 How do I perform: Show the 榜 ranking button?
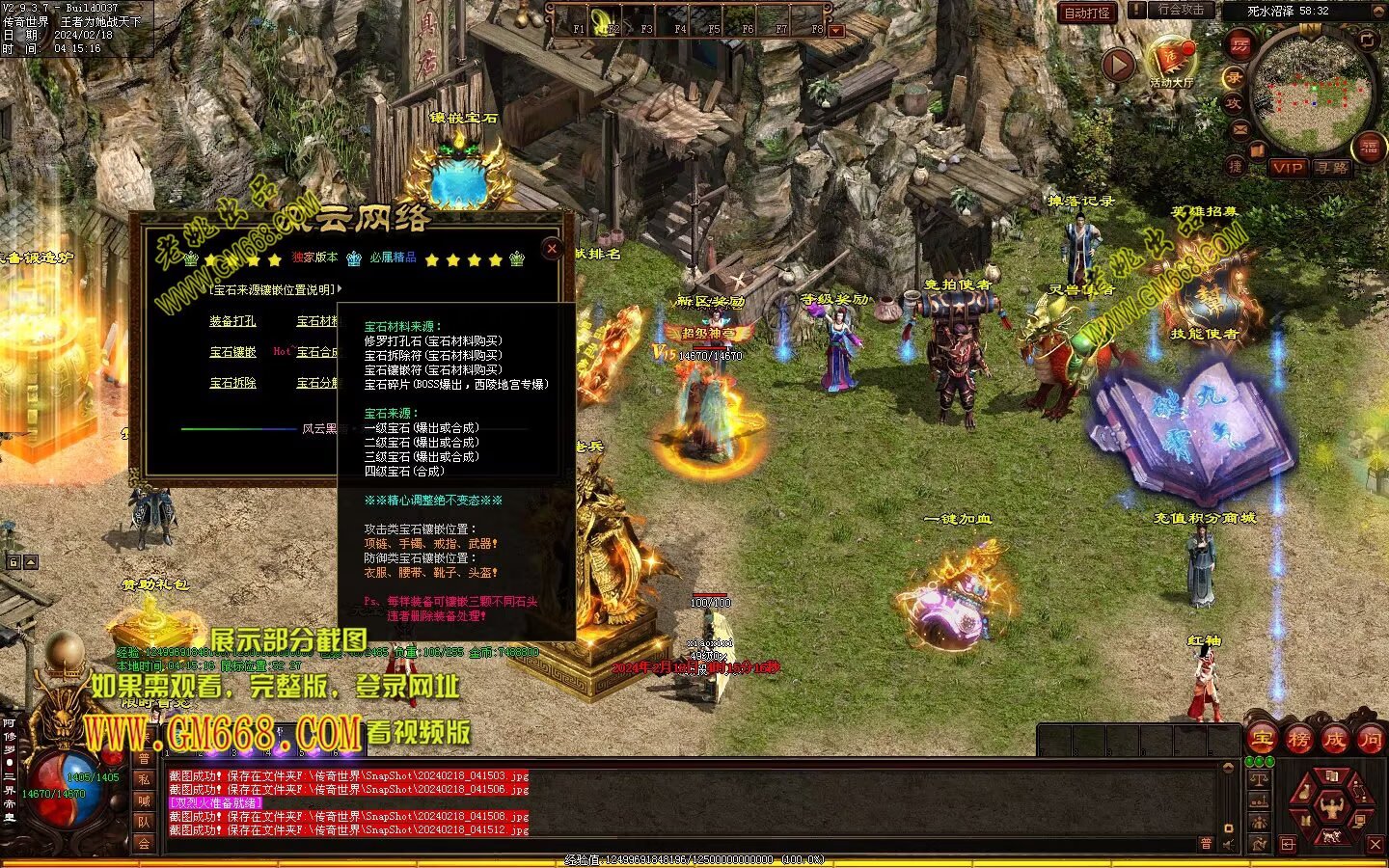pyautogui.click(x=1298, y=740)
